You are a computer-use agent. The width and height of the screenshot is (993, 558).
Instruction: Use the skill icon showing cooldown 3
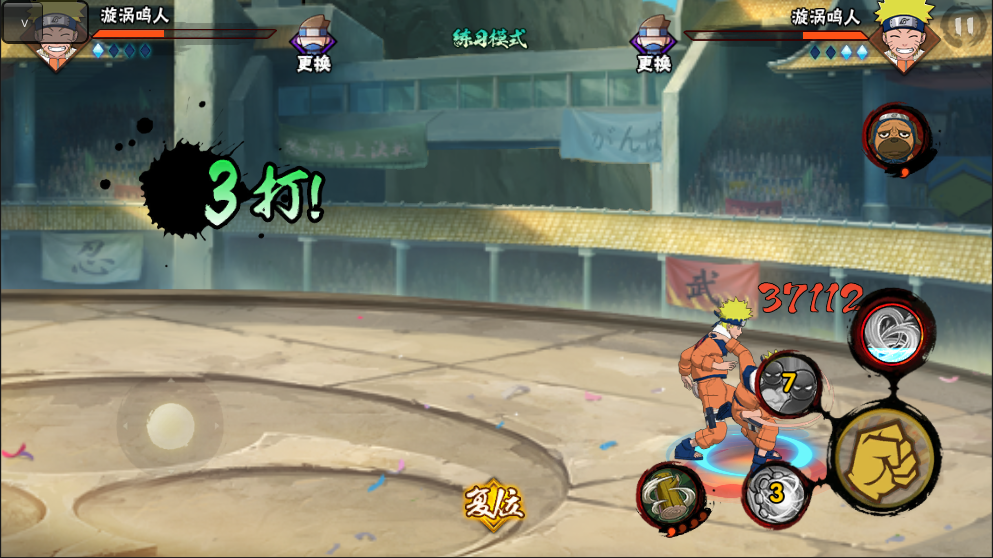click(x=776, y=493)
